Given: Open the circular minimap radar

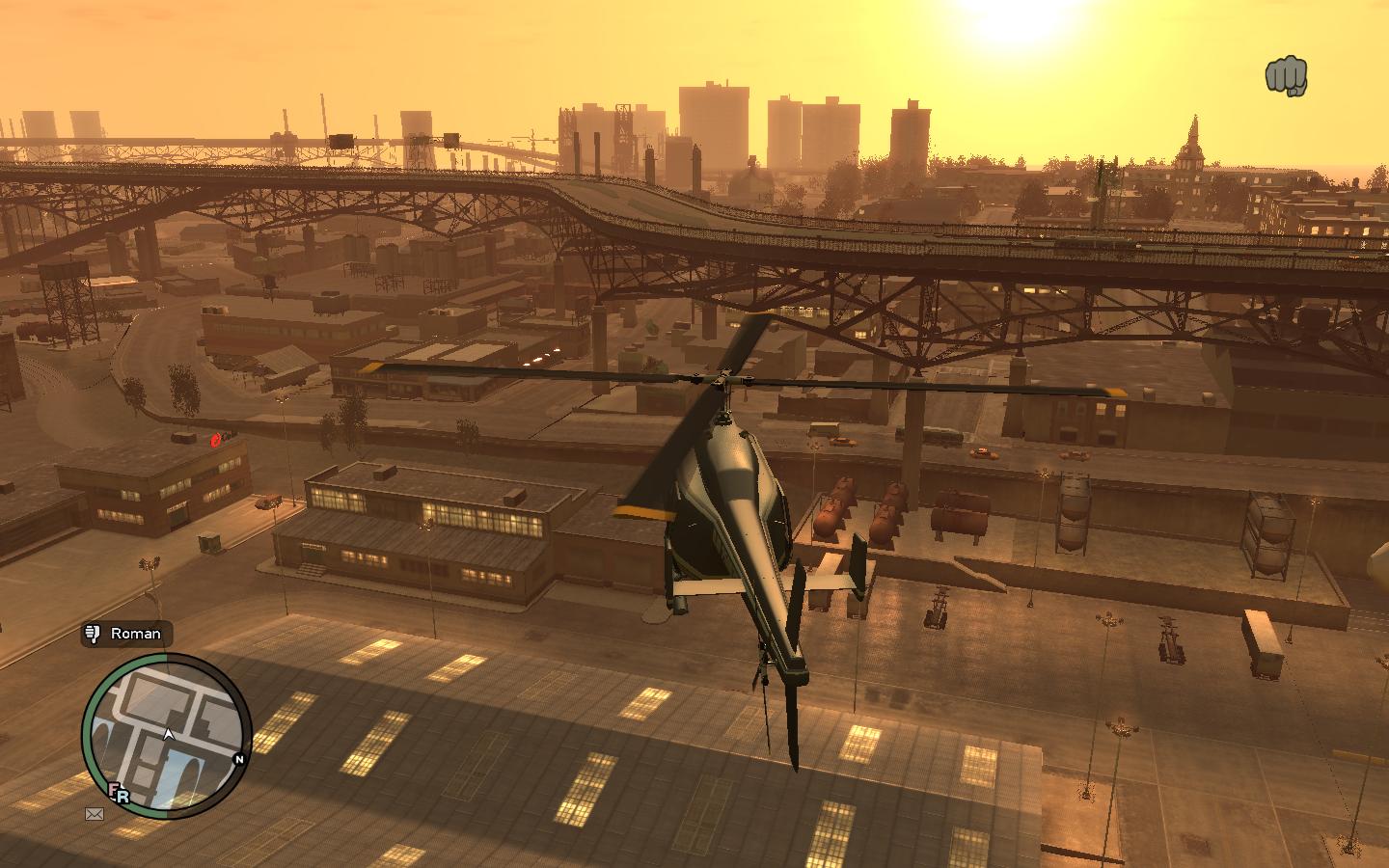Looking at the screenshot, I should pos(166,736).
